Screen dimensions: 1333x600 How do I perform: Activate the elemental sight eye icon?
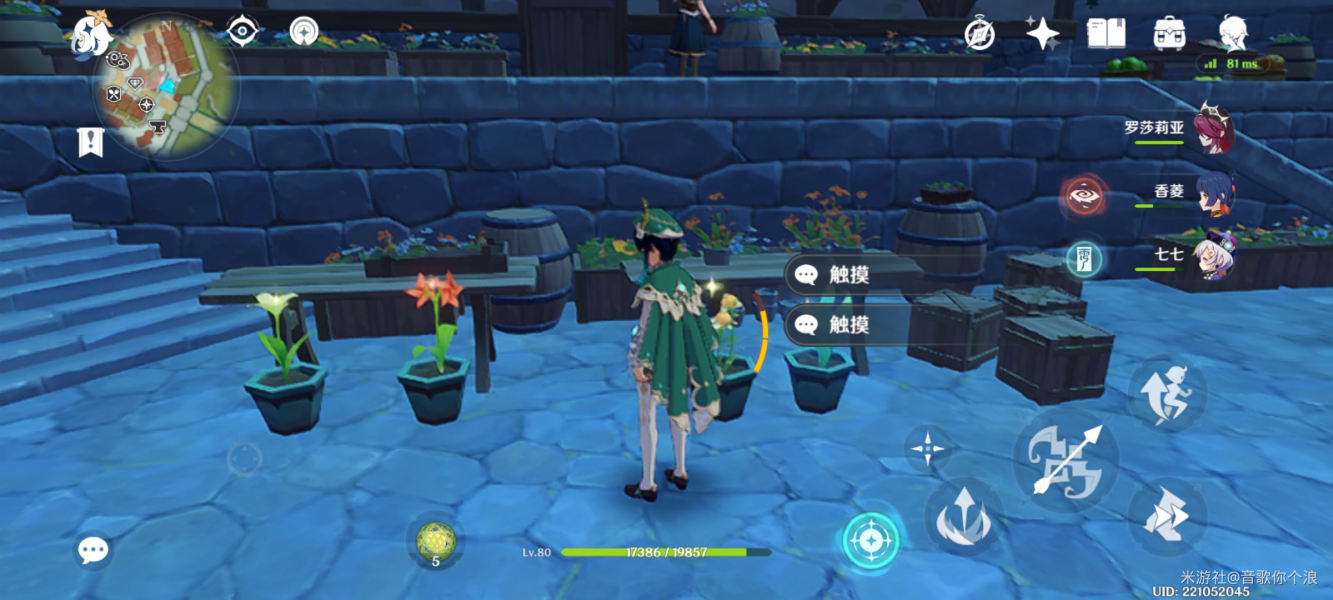tap(242, 31)
